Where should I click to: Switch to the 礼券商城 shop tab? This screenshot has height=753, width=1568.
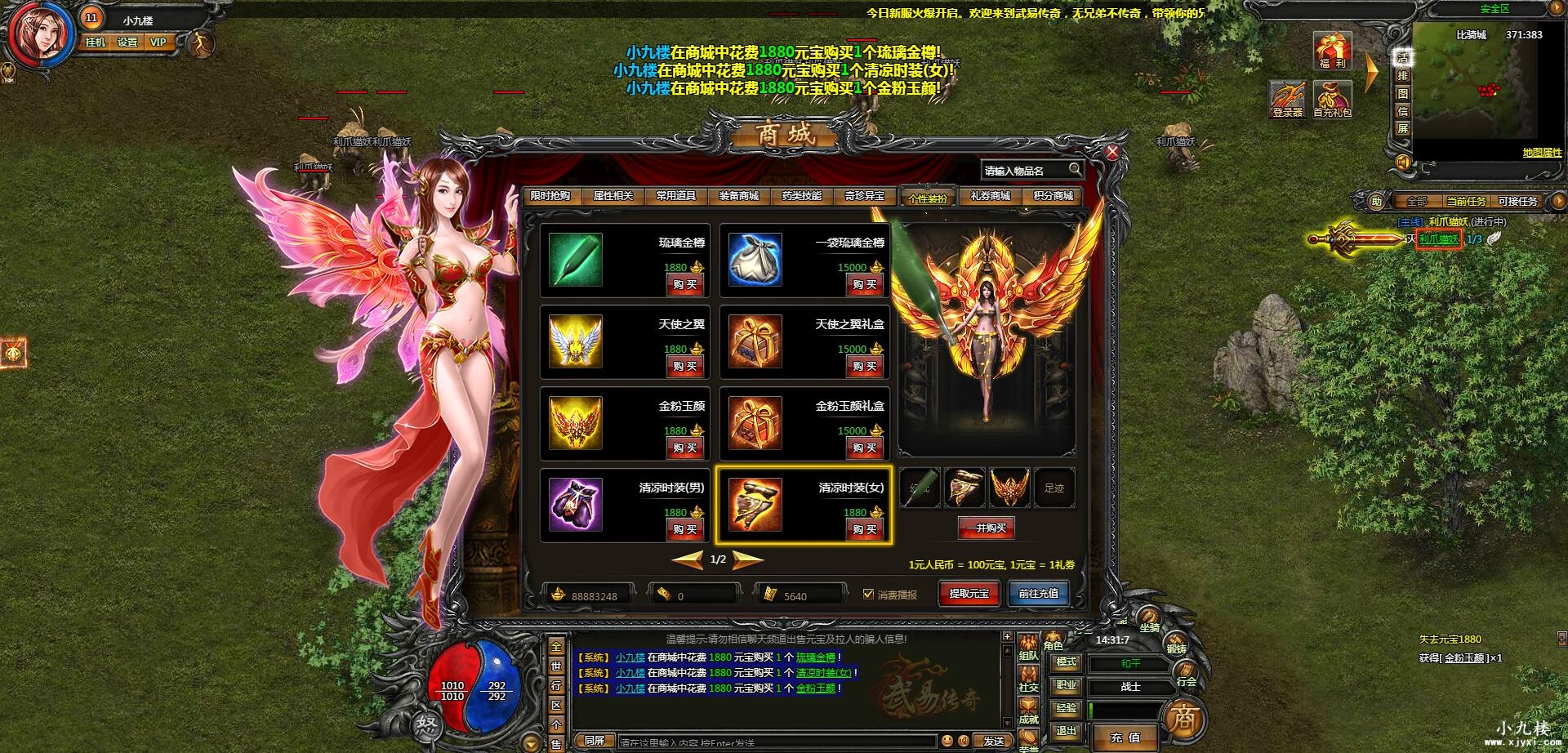[x=988, y=196]
